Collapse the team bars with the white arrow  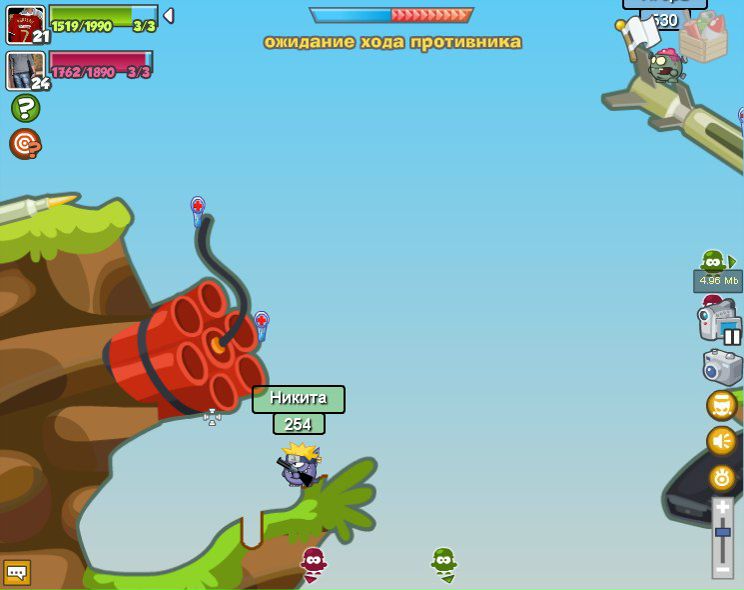click(x=168, y=15)
